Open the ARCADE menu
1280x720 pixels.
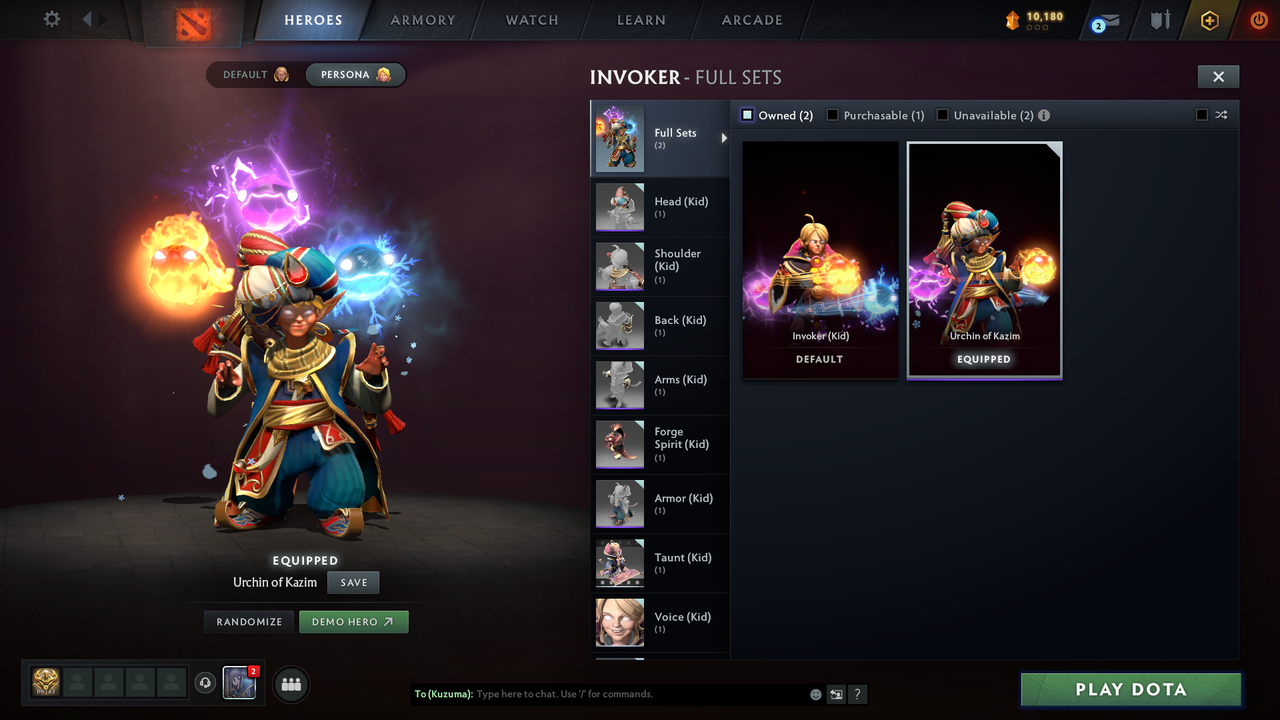pyautogui.click(x=751, y=19)
